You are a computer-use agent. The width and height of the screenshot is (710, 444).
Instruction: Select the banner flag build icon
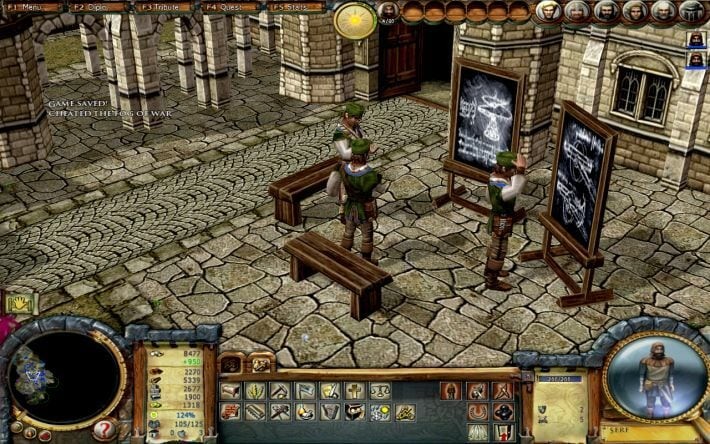tap(305, 391)
